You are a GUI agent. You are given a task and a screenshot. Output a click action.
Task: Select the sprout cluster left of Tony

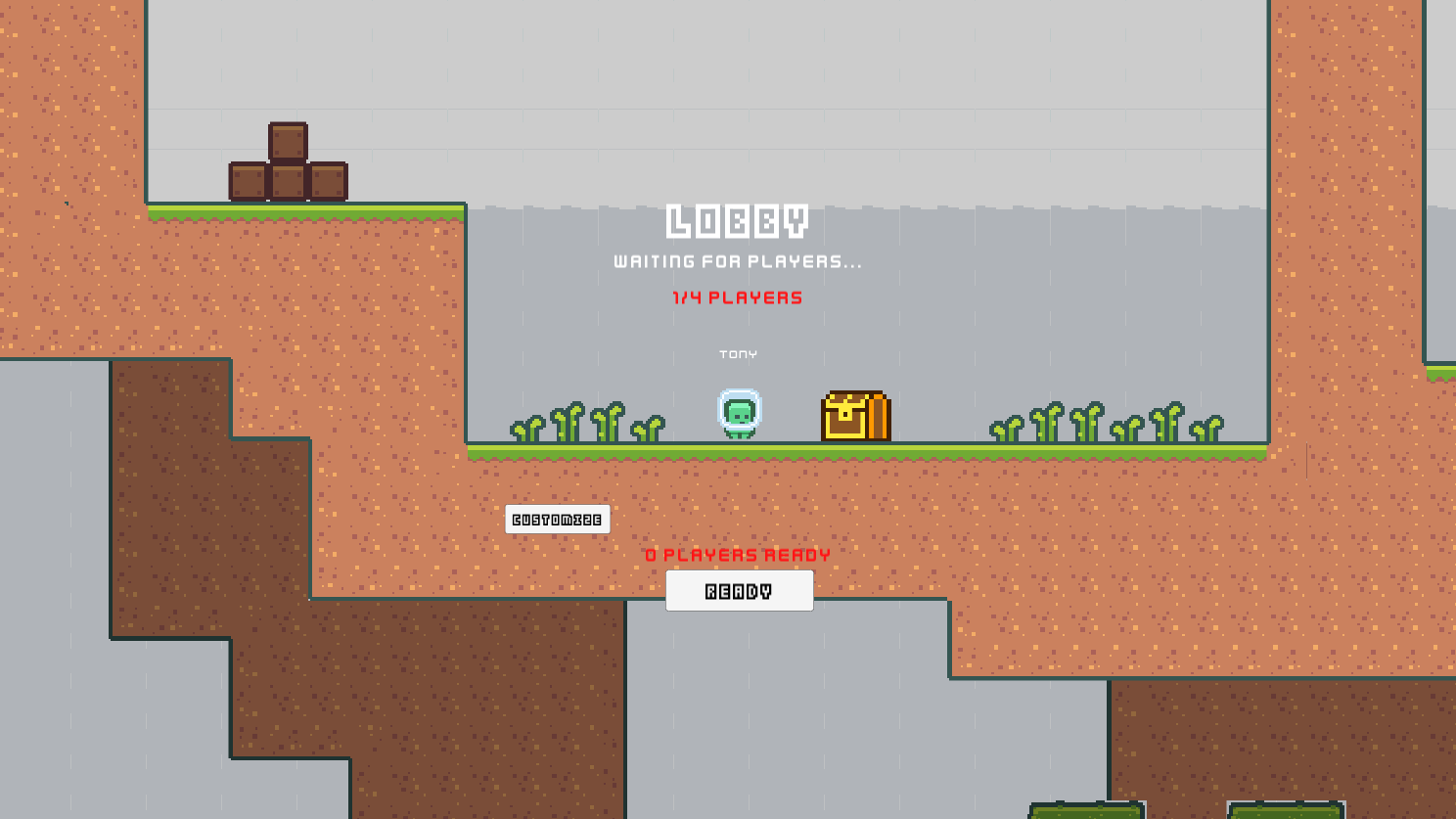(587, 423)
